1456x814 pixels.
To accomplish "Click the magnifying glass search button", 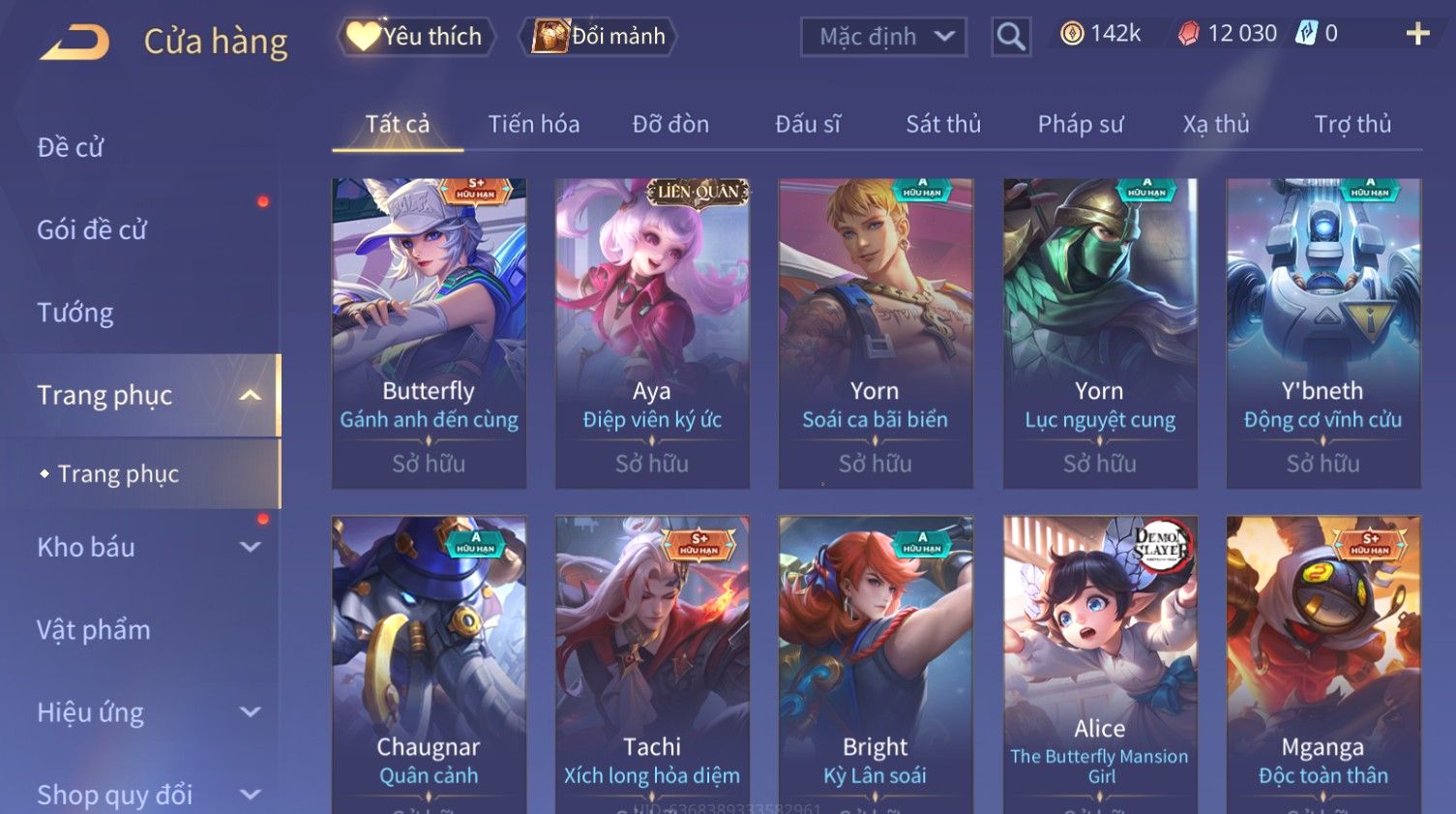I will tap(1011, 37).
